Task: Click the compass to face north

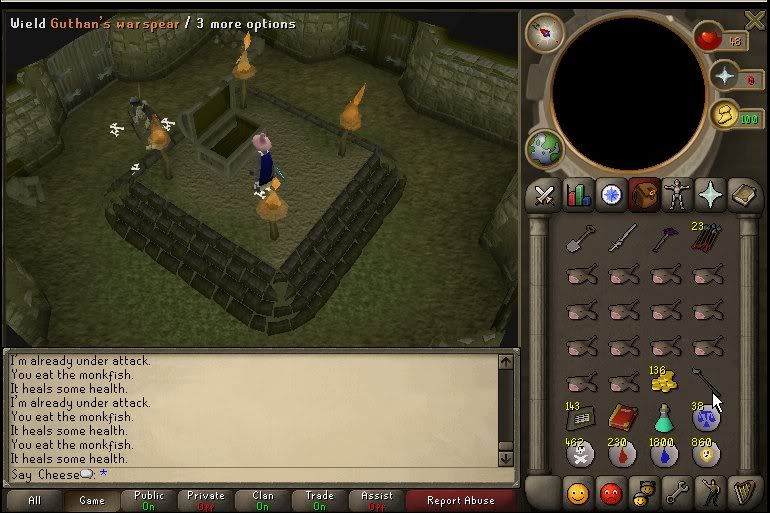Action: pyautogui.click(x=544, y=32)
